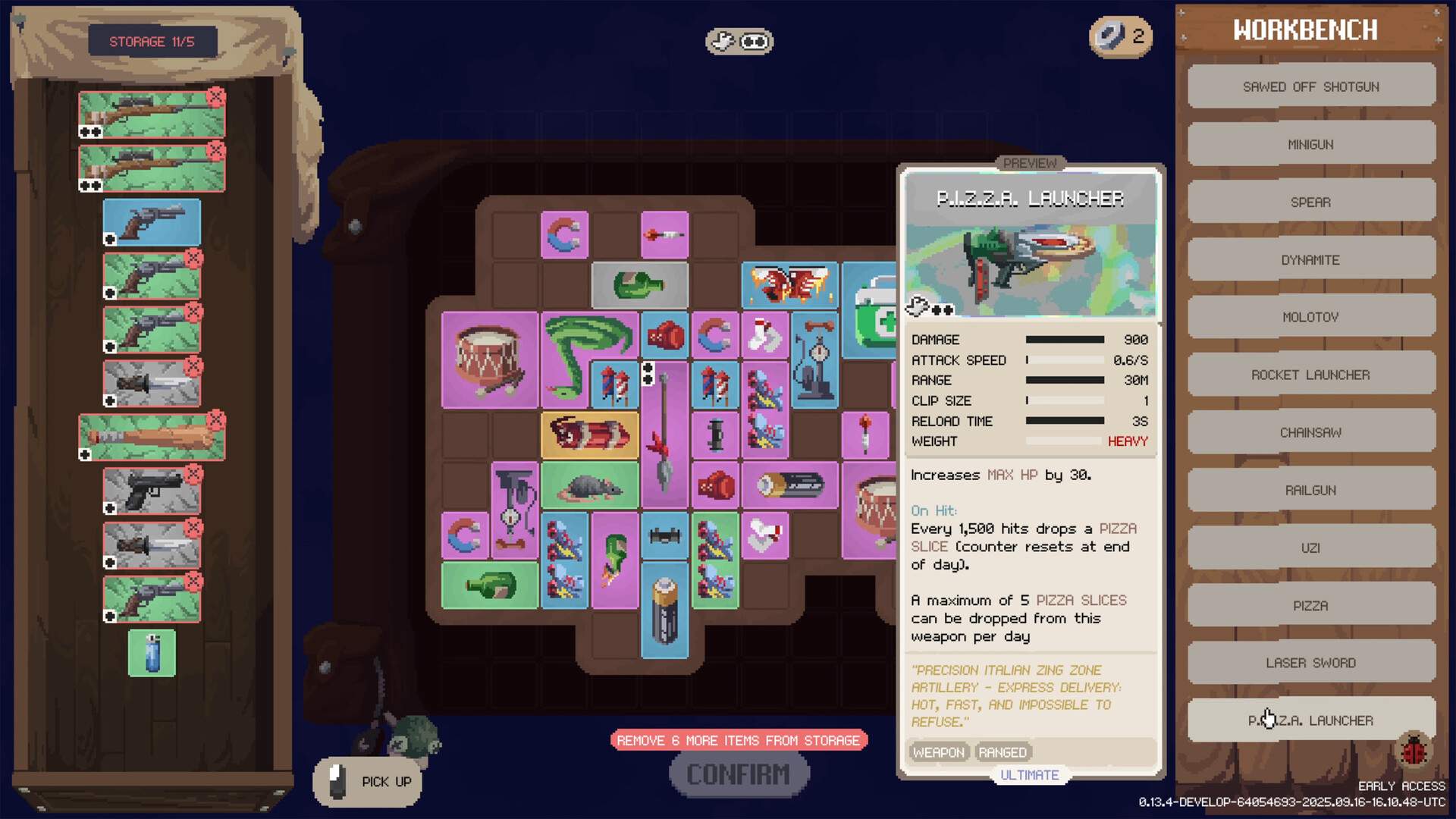Select the blue lighter in storage
Image resolution: width=1456 pixels, height=819 pixels.
(152, 653)
